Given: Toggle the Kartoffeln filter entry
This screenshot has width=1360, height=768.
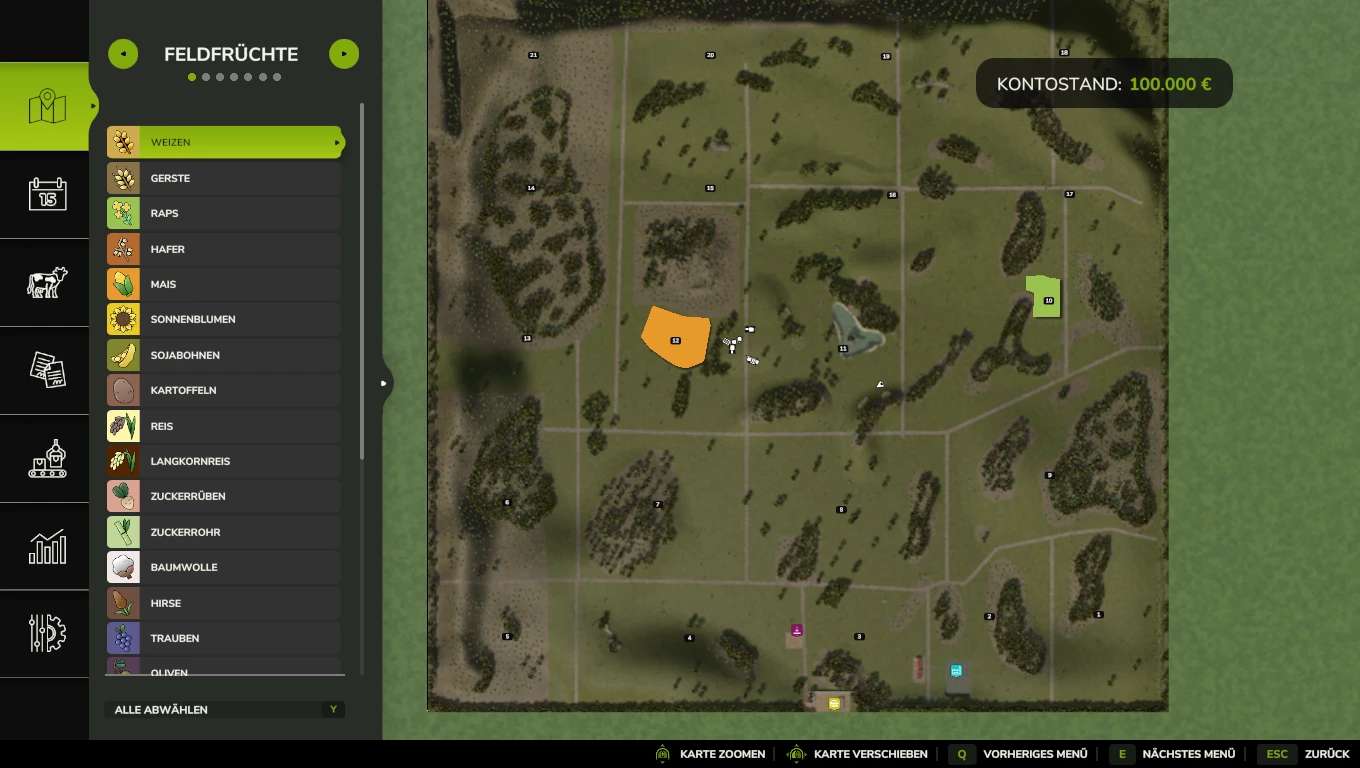Looking at the screenshot, I should point(225,390).
